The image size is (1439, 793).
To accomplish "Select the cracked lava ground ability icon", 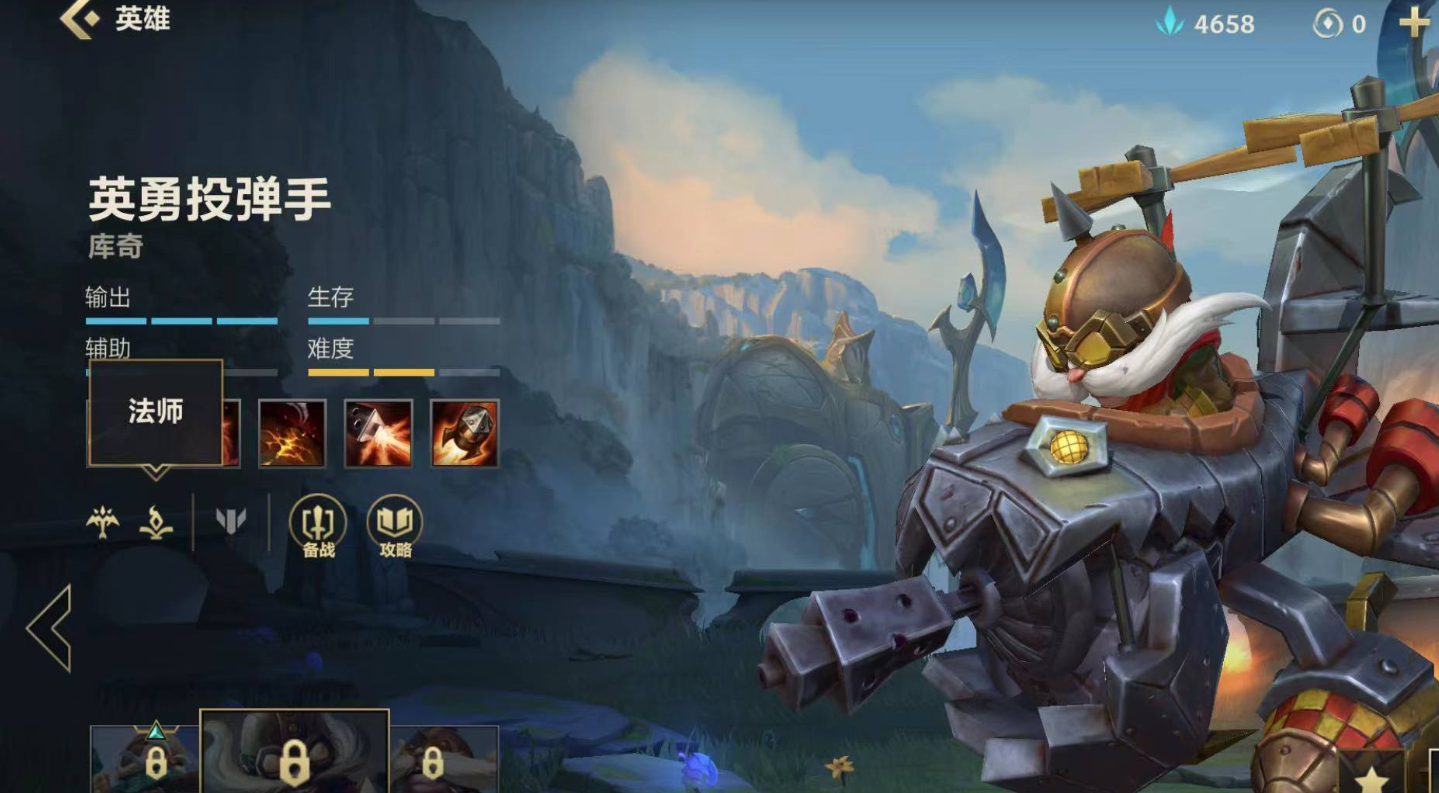I will [292, 433].
